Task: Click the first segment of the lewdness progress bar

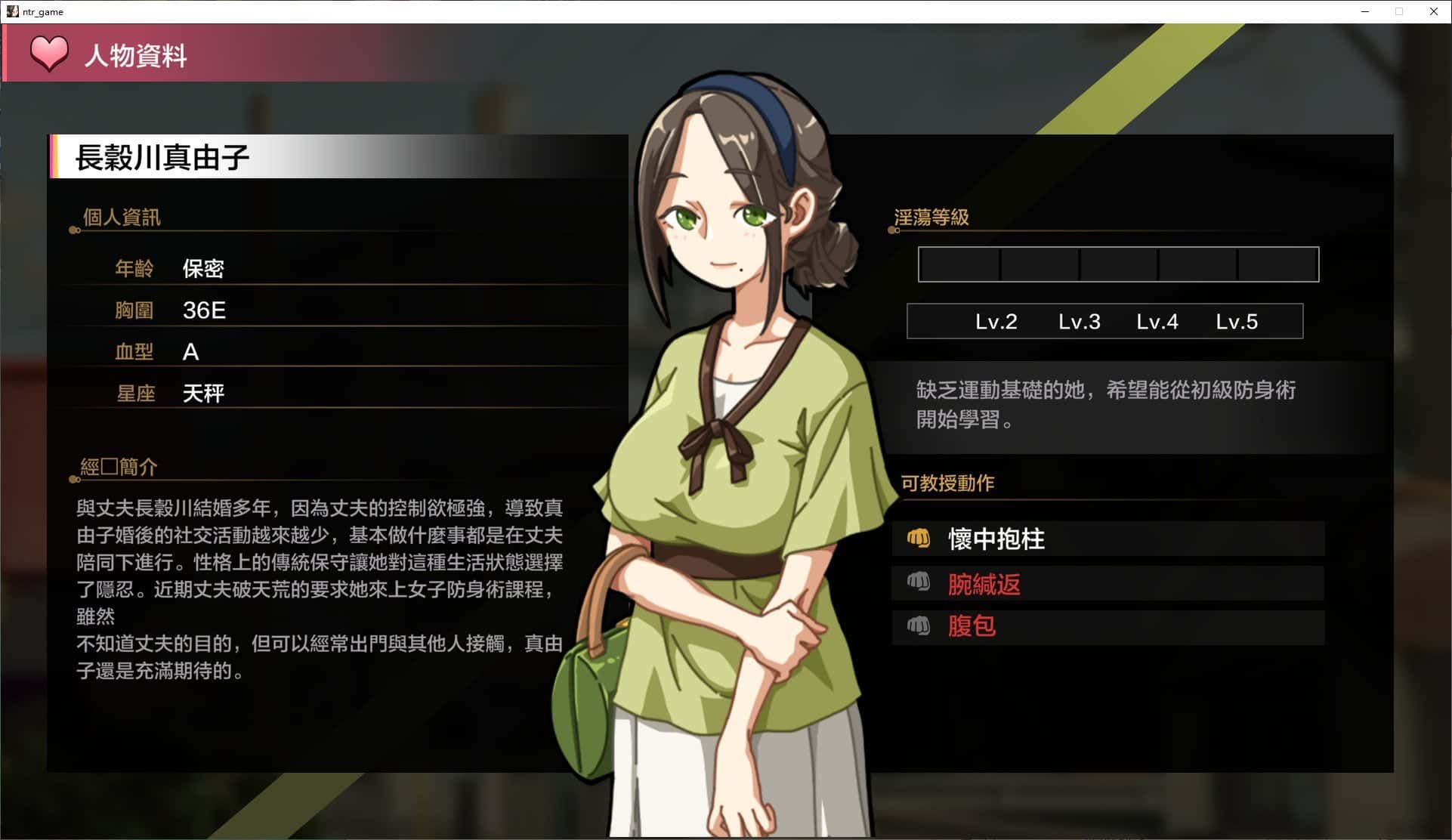Action: pos(958,264)
